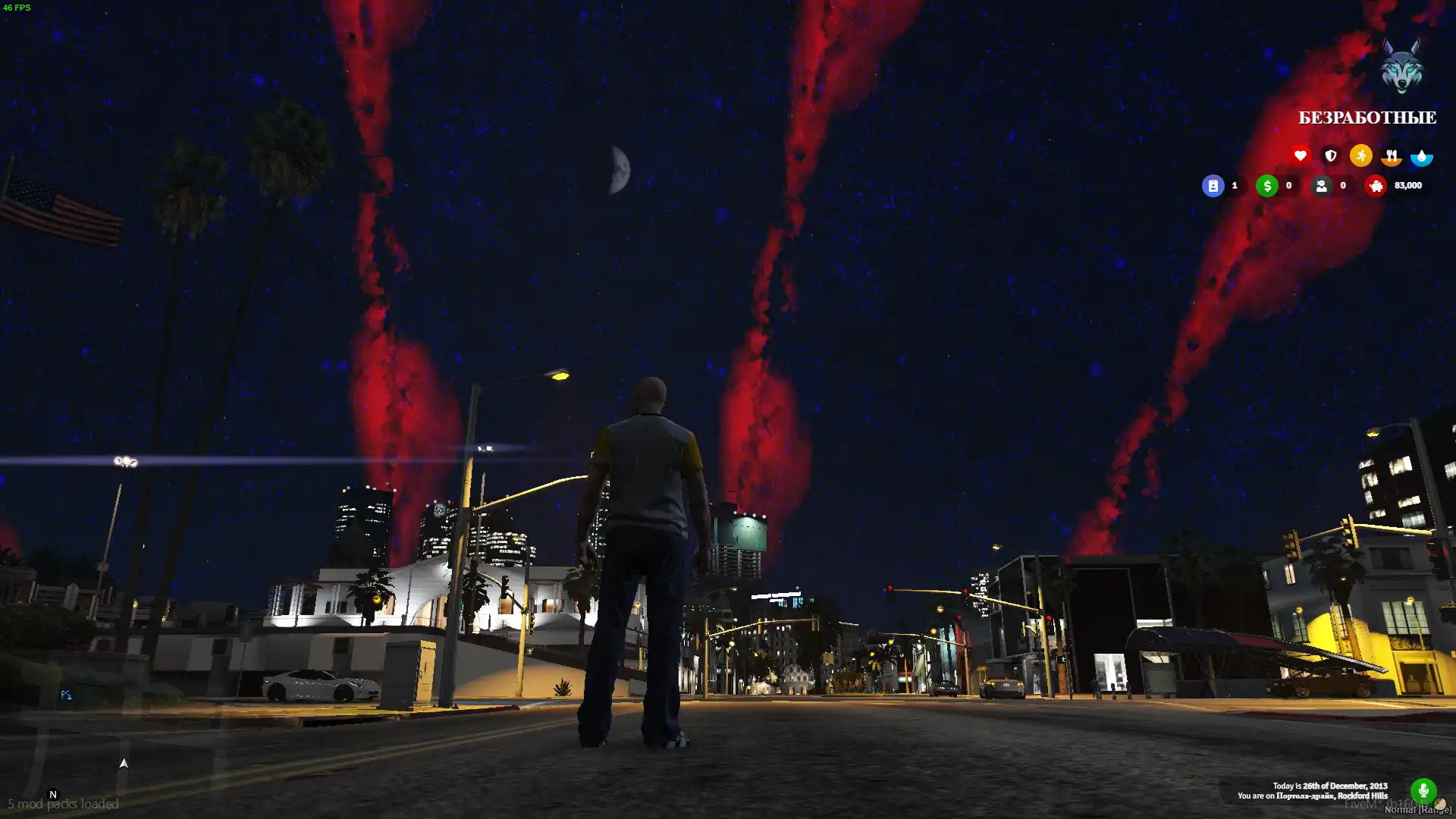
Task: Select the shield armor icon
Action: [x=1330, y=155]
